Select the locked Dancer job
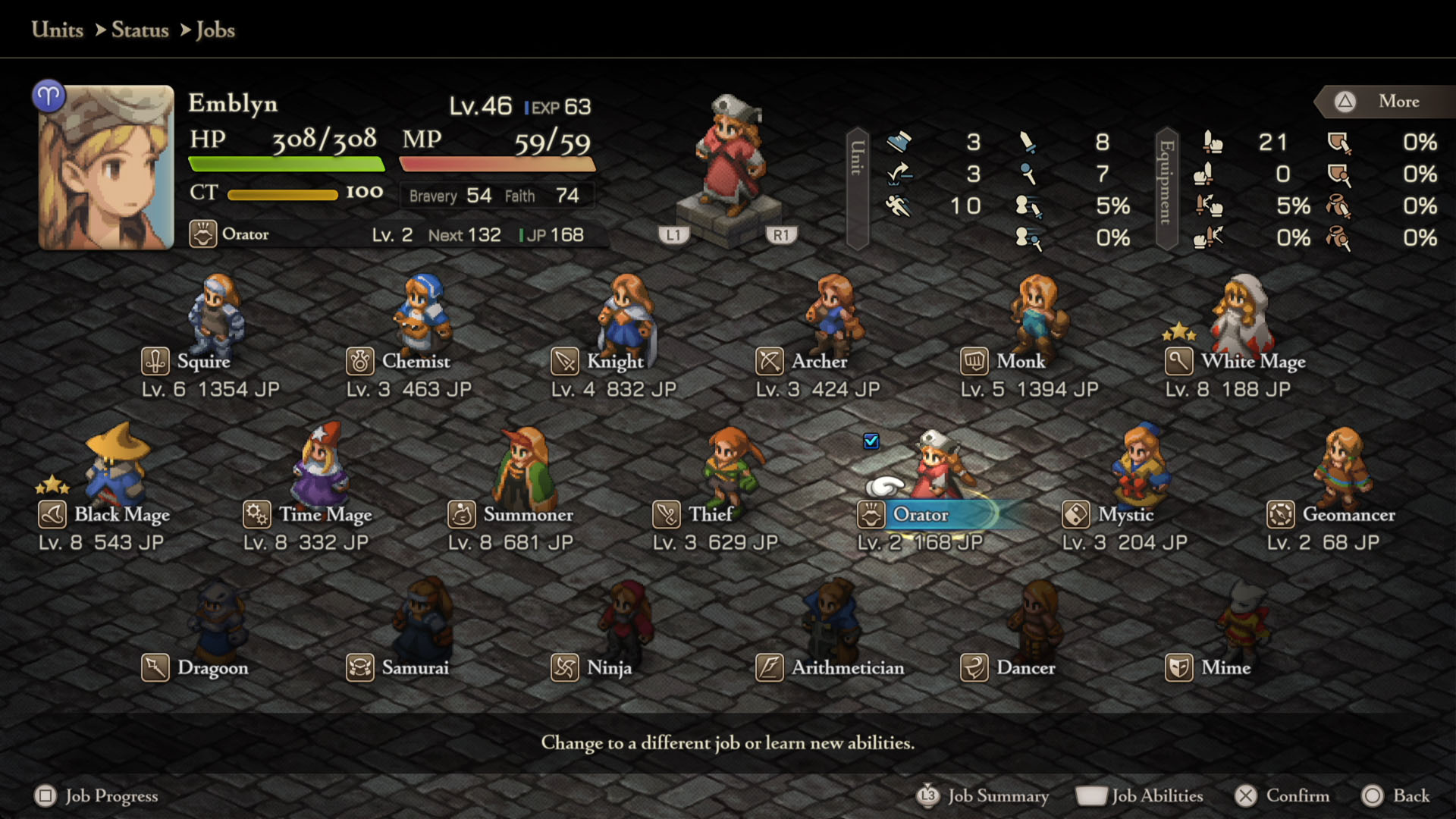 pos(1025,668)
